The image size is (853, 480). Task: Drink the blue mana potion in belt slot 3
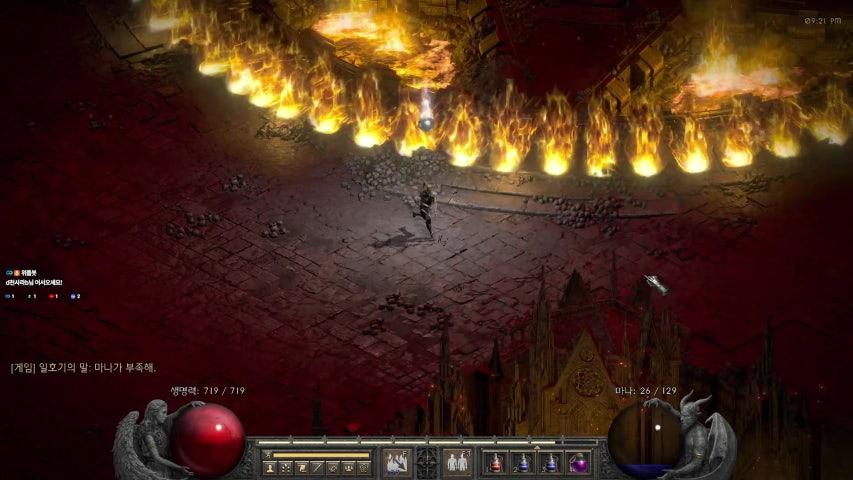(x=551, y=463)
